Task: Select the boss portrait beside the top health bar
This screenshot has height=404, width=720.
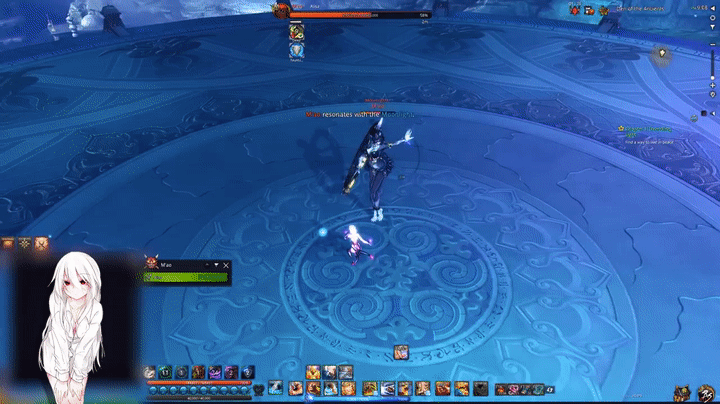Action: [x=280, y=10]
